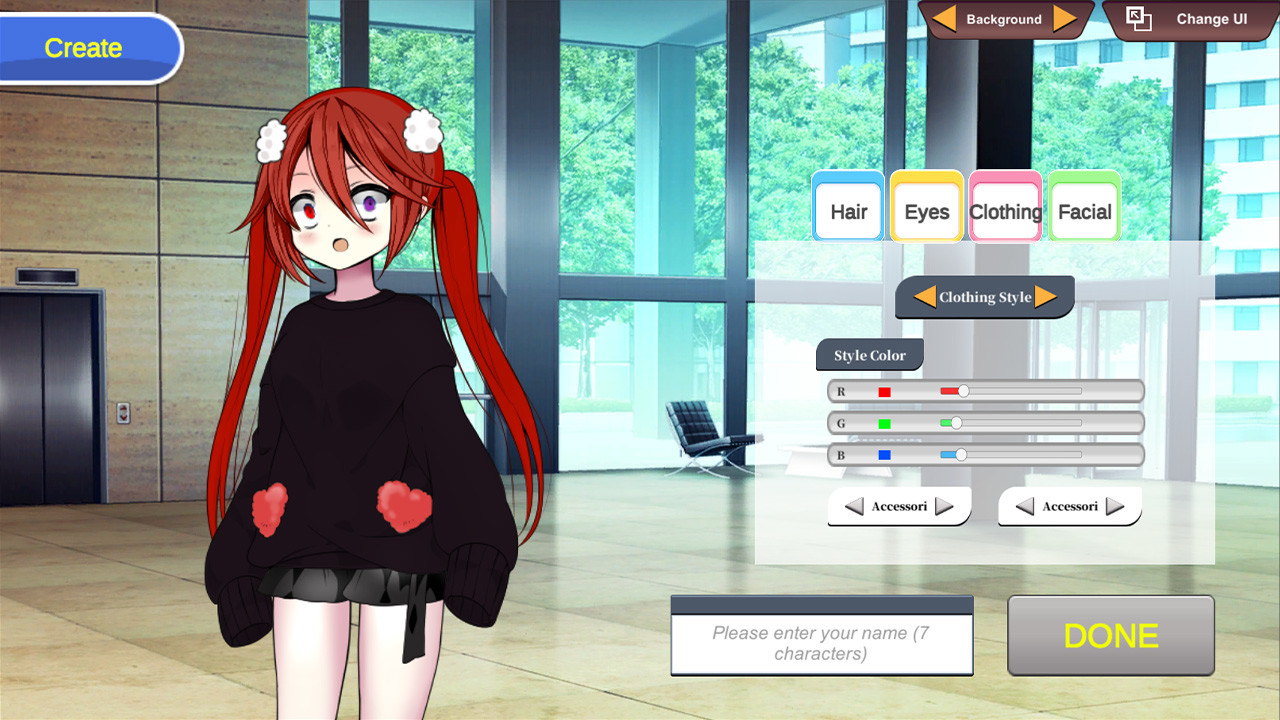Open the Eyes customization tab

pyautogui.click(x=926, y=211)
